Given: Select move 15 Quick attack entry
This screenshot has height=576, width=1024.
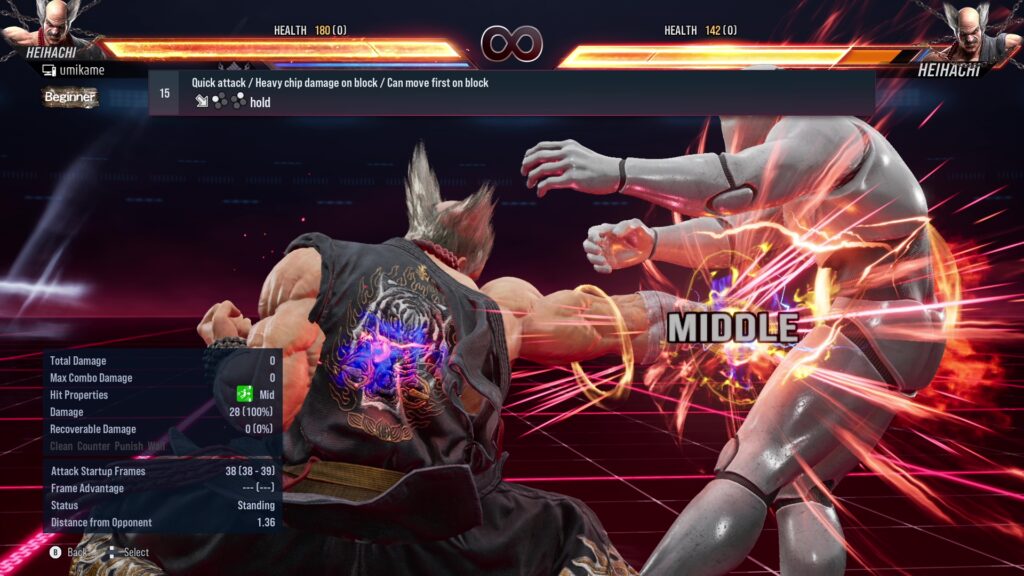Looking at the screenshot, I should (x=511, y=93).
